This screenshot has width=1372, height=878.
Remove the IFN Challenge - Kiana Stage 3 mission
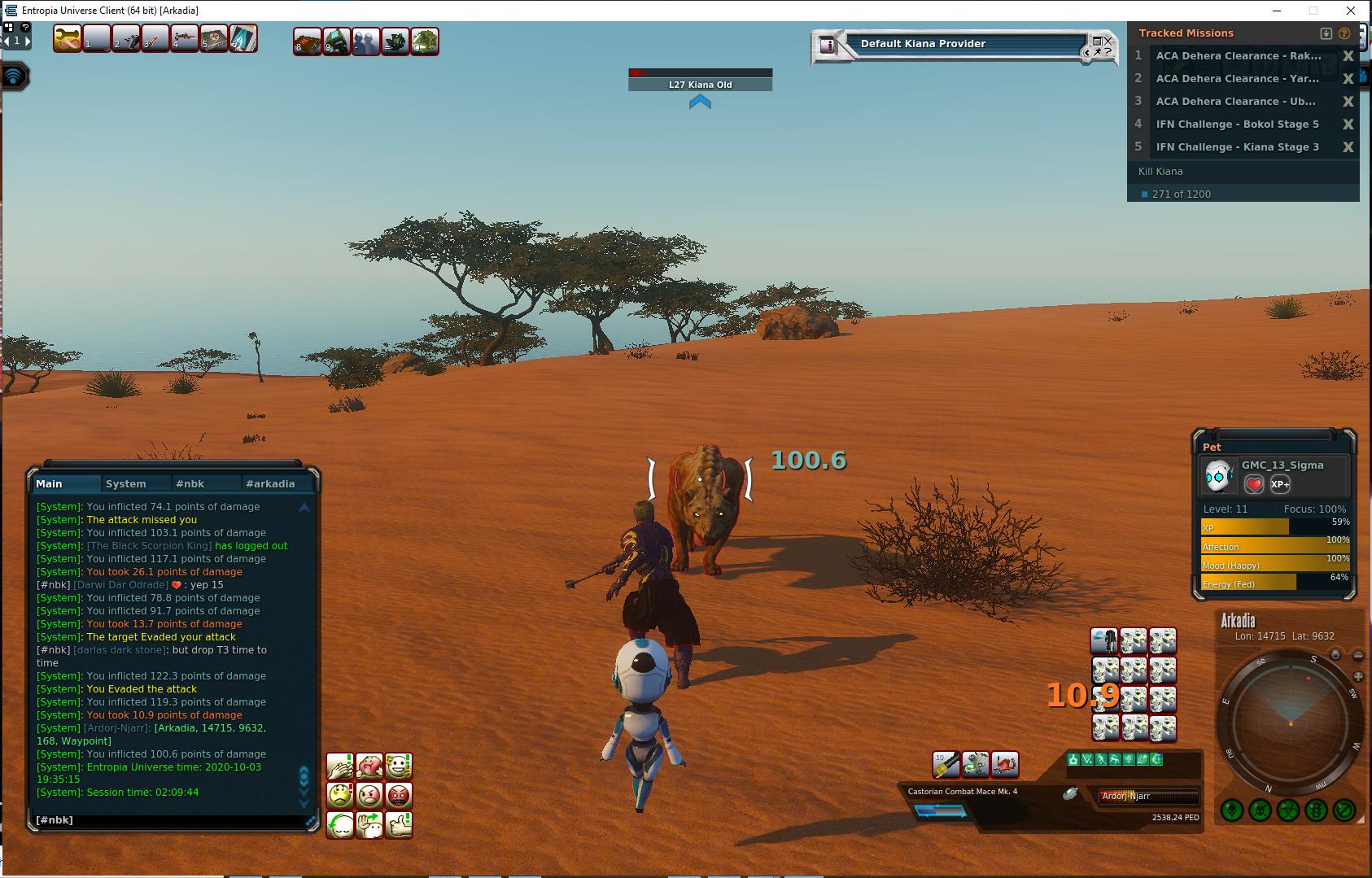point(1348,147)
